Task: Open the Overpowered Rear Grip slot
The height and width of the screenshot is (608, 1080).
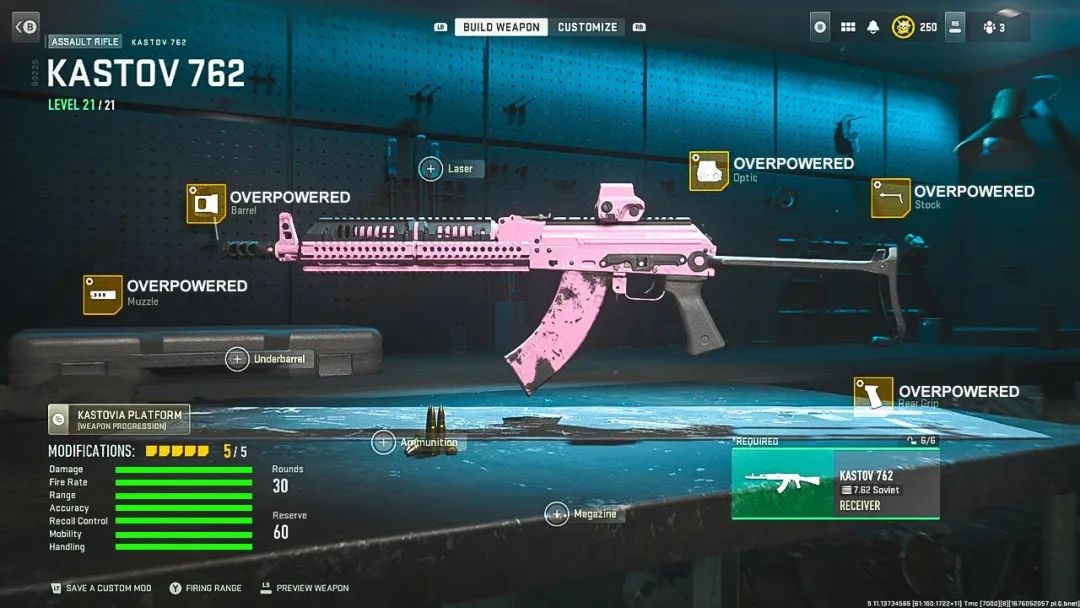Action: point(873,396)
